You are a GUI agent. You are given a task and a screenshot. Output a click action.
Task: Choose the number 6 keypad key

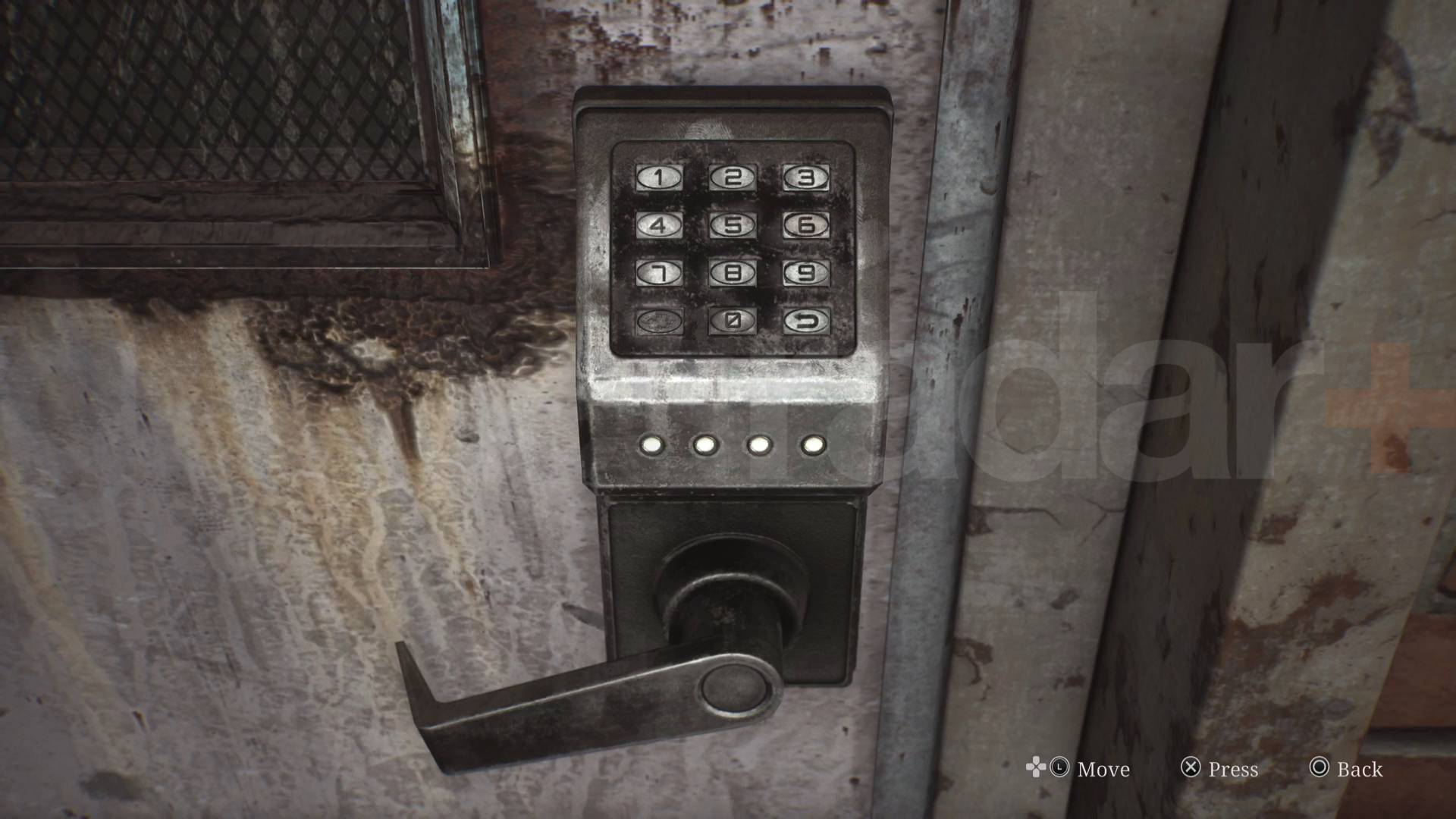pyautogui.click(x=806, y=225)
